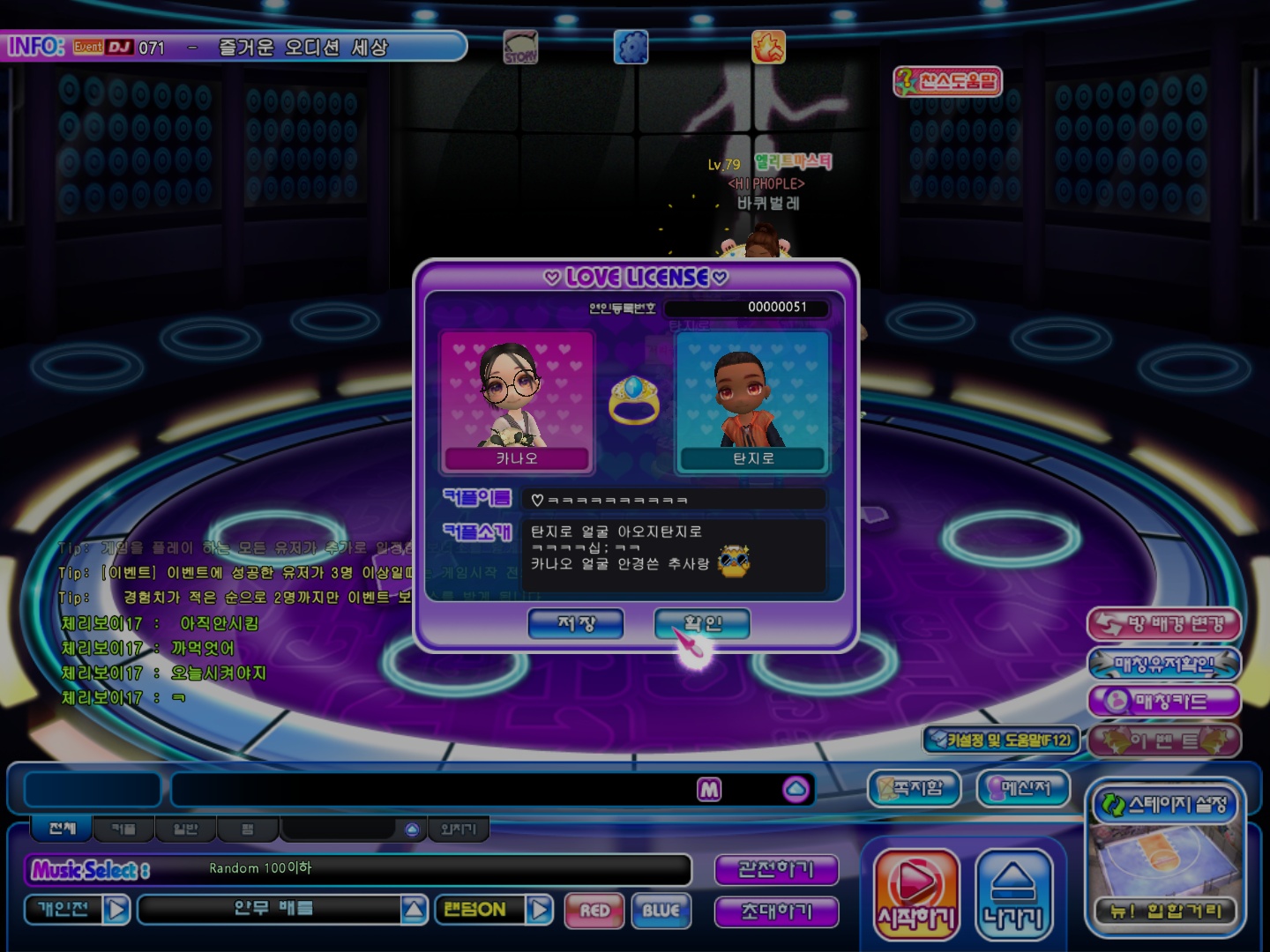Open the STORY icon at the top

[x=520, y=48]
